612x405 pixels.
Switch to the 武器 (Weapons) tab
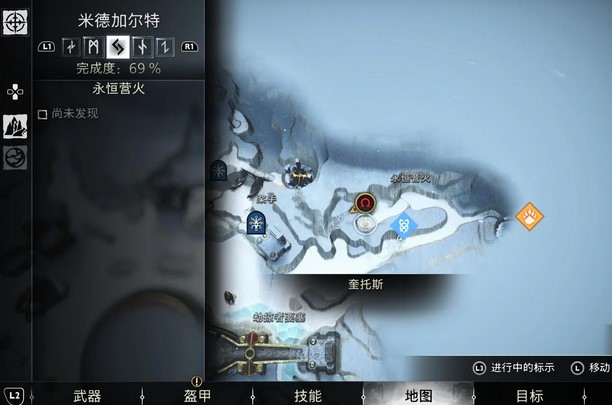87,395
